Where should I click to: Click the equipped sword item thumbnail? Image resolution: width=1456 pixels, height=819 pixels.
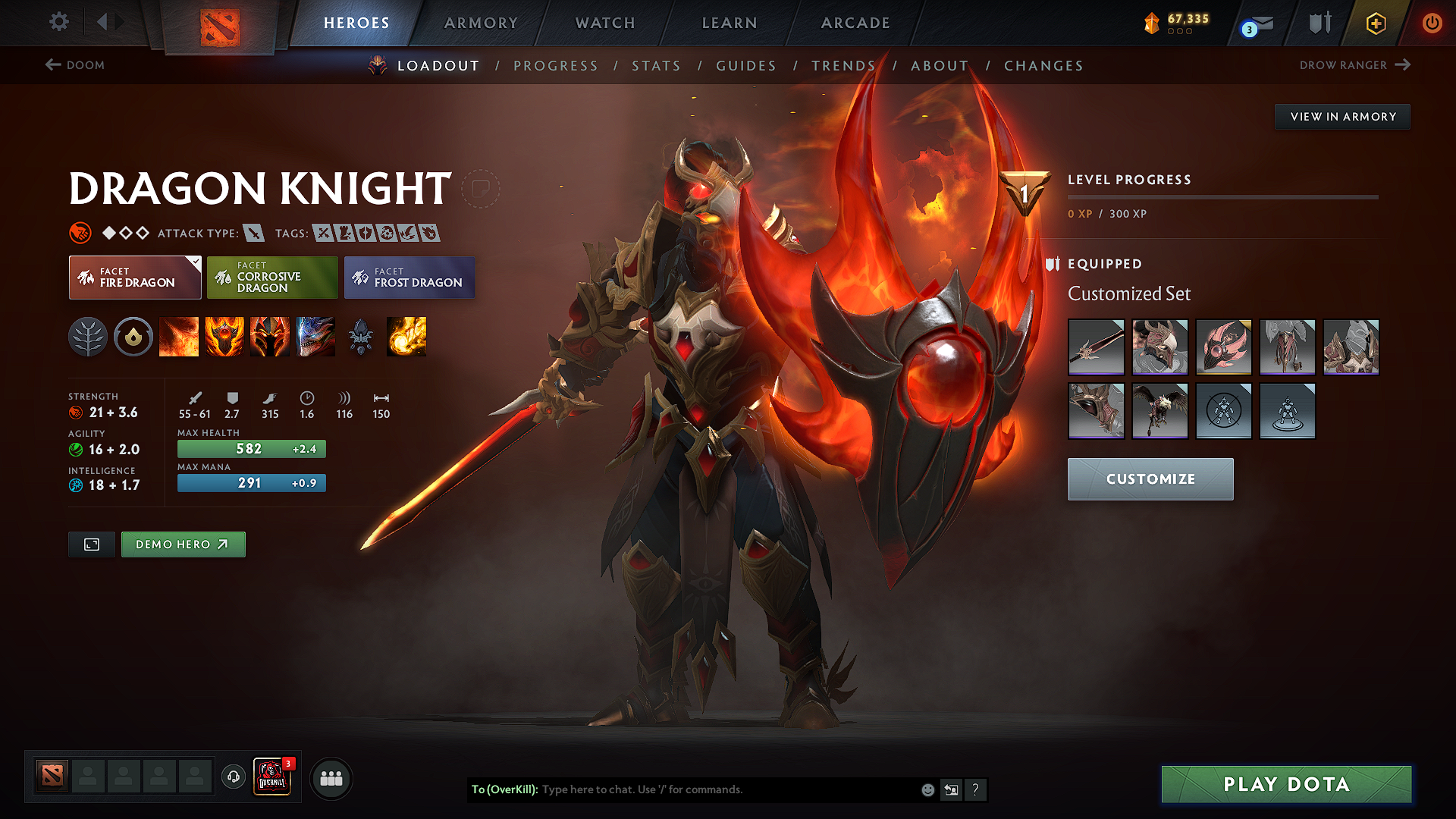pyautogui.click(x=1096, y=347)
